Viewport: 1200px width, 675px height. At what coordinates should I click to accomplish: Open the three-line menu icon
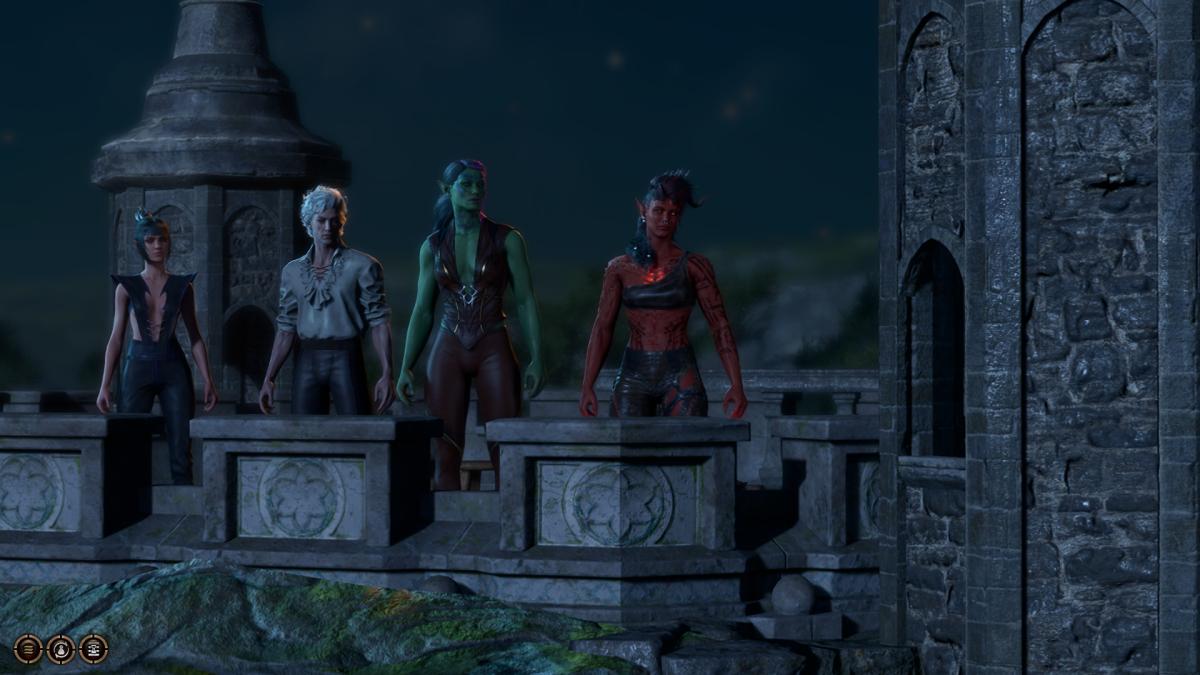pos(28,649)
